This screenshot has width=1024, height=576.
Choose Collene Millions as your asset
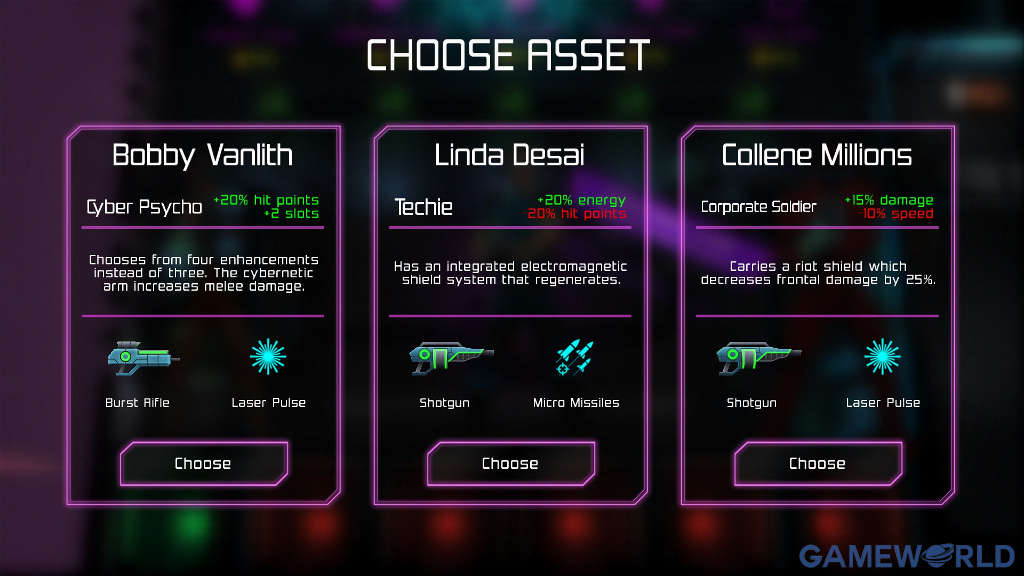pos(817,463)
